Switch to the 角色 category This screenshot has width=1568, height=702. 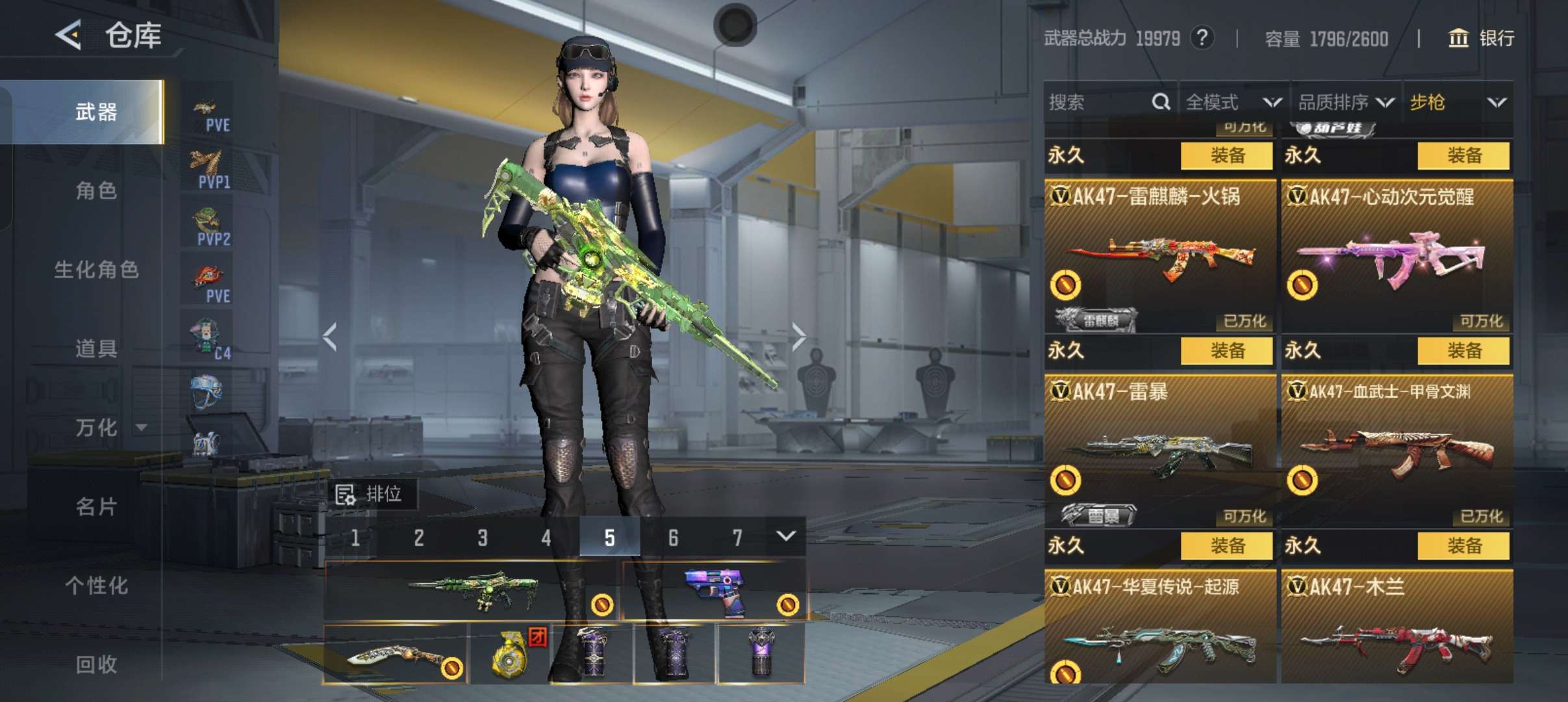tap(96, 190)
